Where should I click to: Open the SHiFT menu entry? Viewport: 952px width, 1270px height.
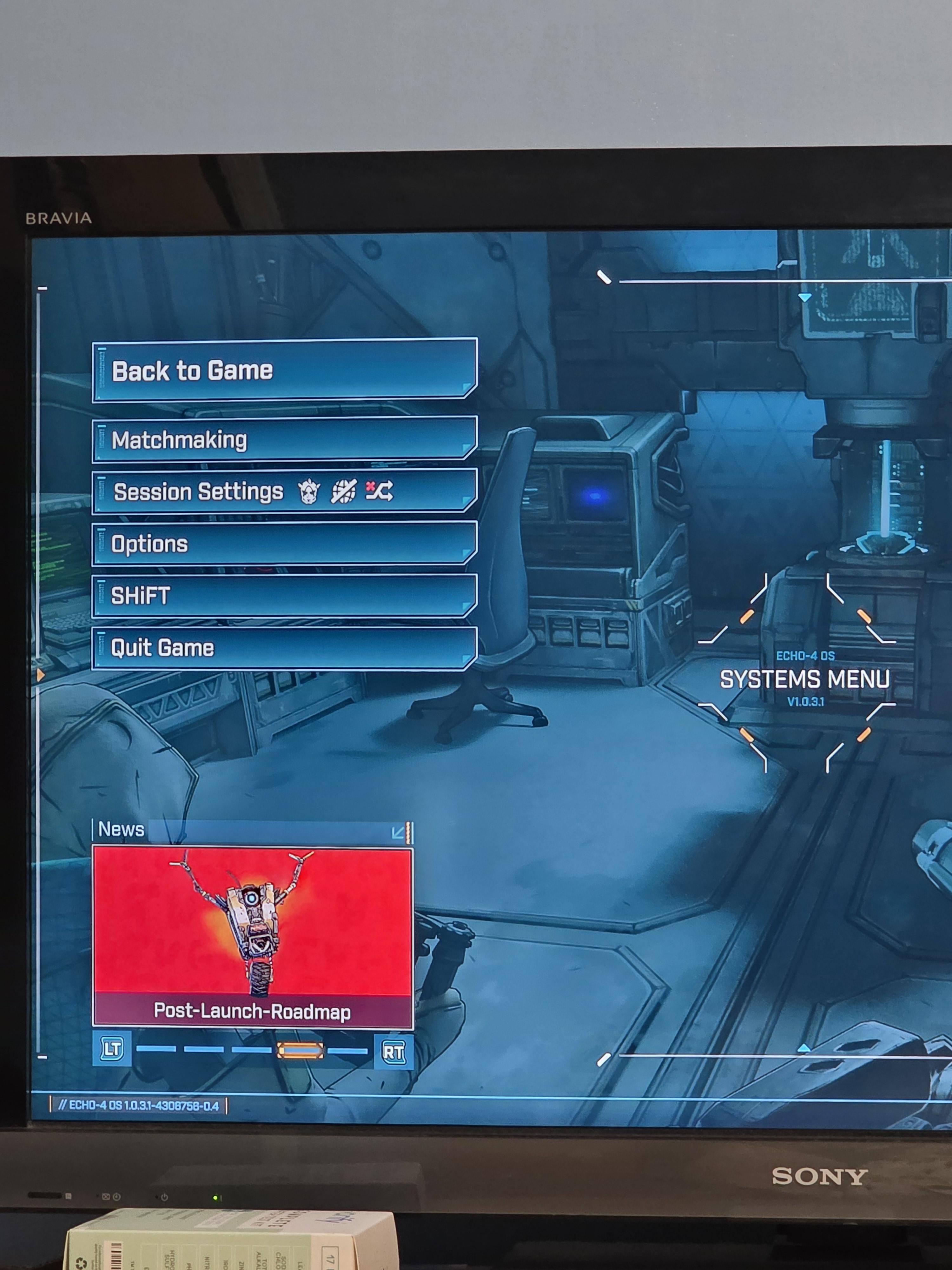[x=284, y=595]
